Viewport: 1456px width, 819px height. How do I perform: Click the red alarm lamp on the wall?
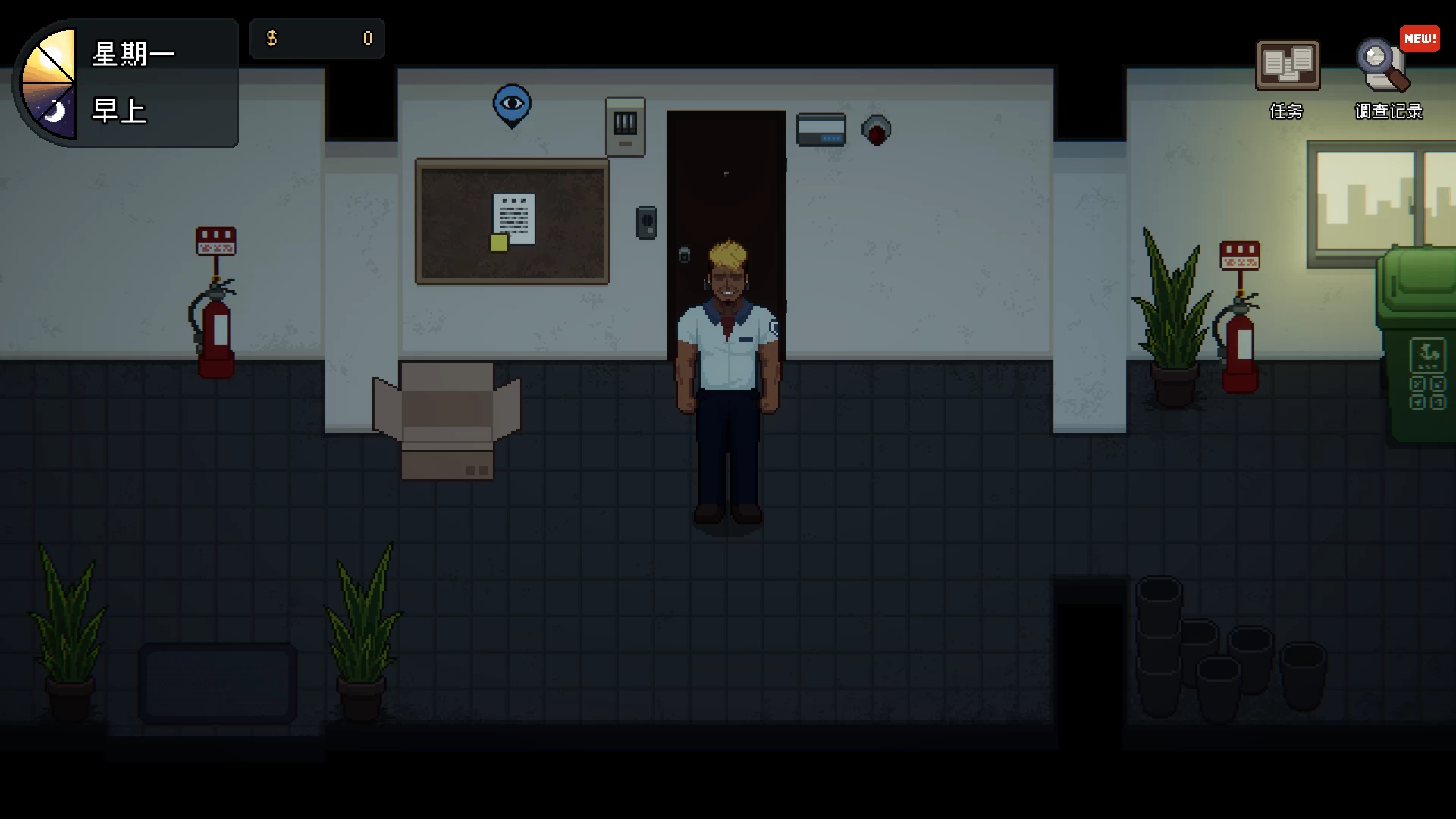coord(877,130)
